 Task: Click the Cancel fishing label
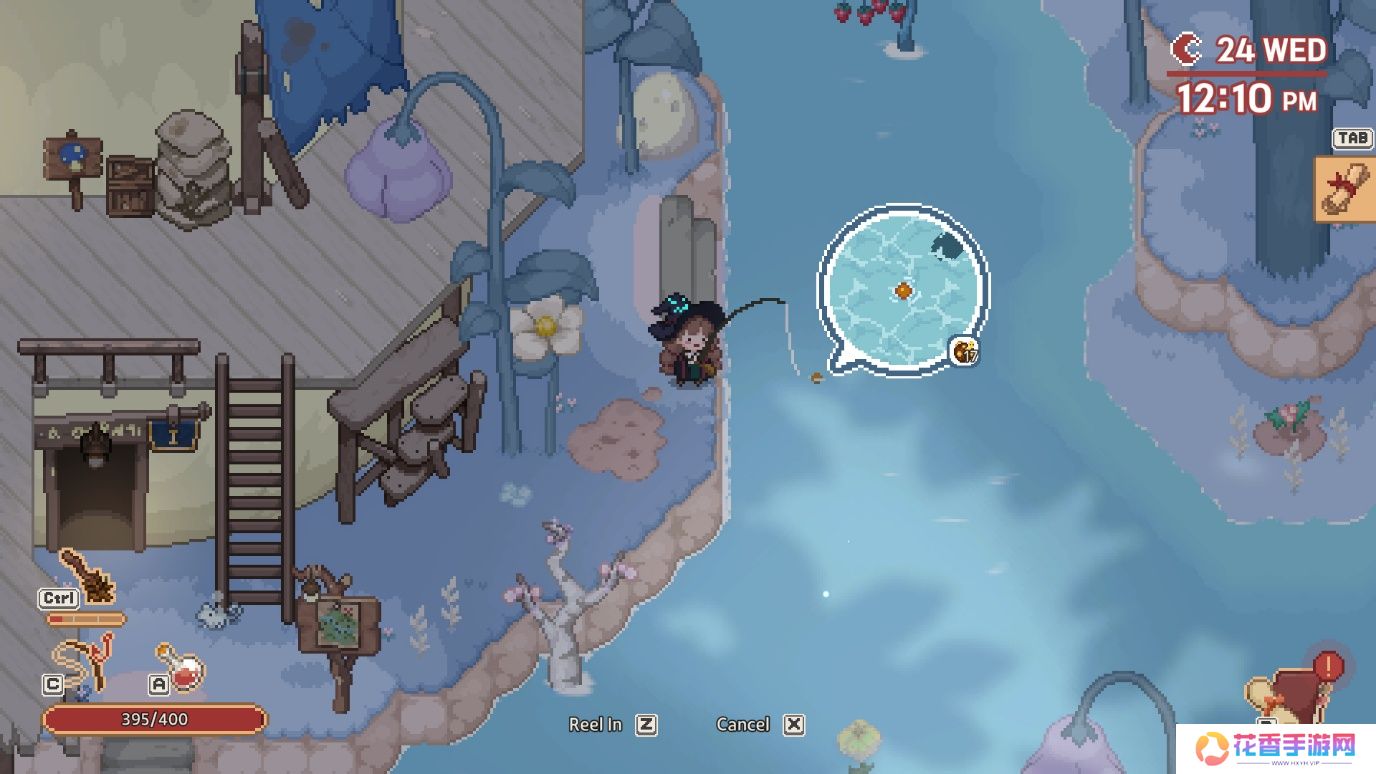pos(743,725)
